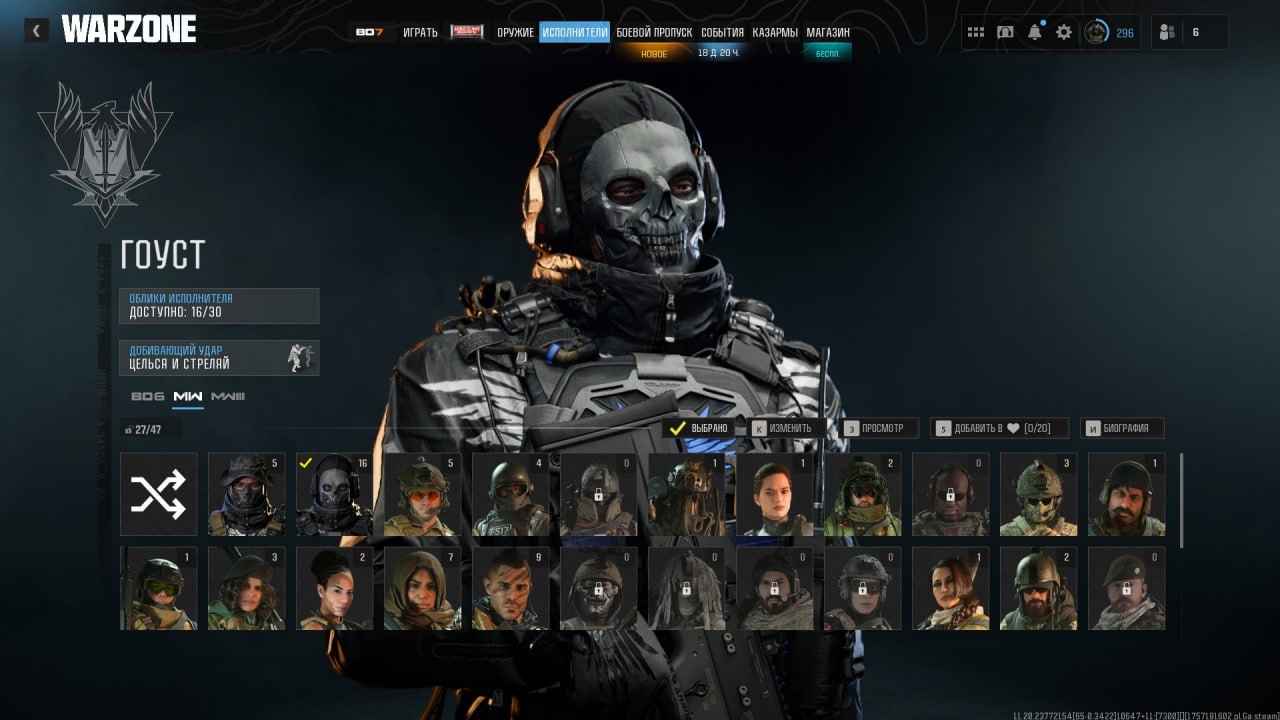Screen dimensions: 1280x720
Task: Visit the МАГАЗИН tab
Action: click(828, 32)
